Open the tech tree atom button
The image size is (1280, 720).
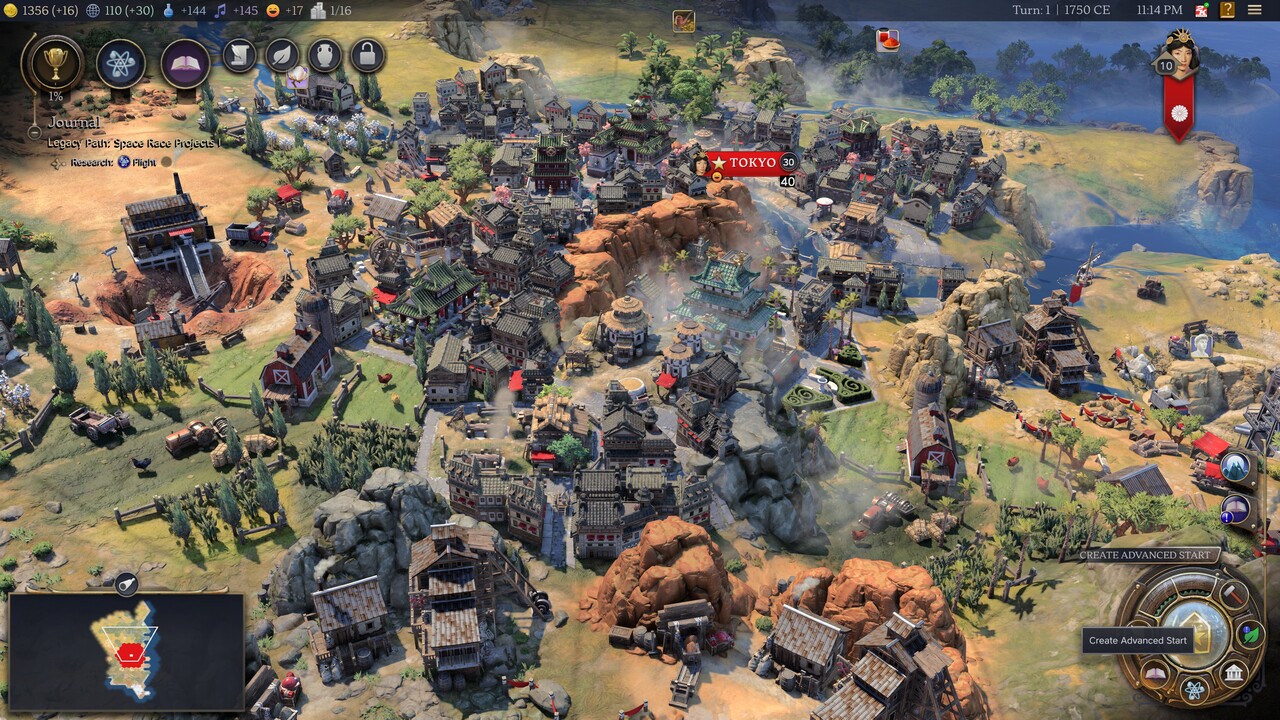(x=121, y=64)
